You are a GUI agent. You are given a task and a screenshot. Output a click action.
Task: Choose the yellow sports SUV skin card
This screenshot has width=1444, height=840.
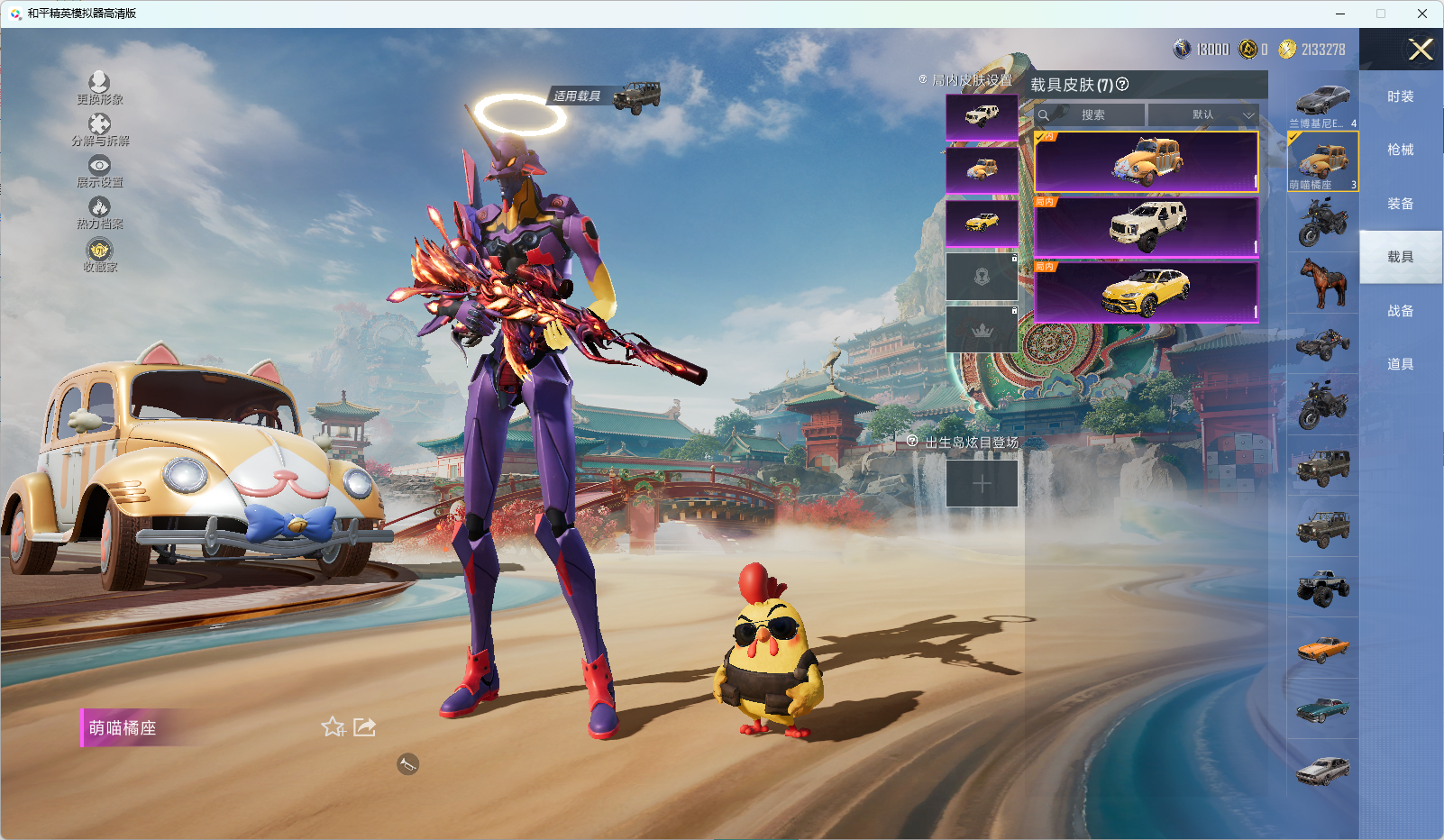(1147, 291)
